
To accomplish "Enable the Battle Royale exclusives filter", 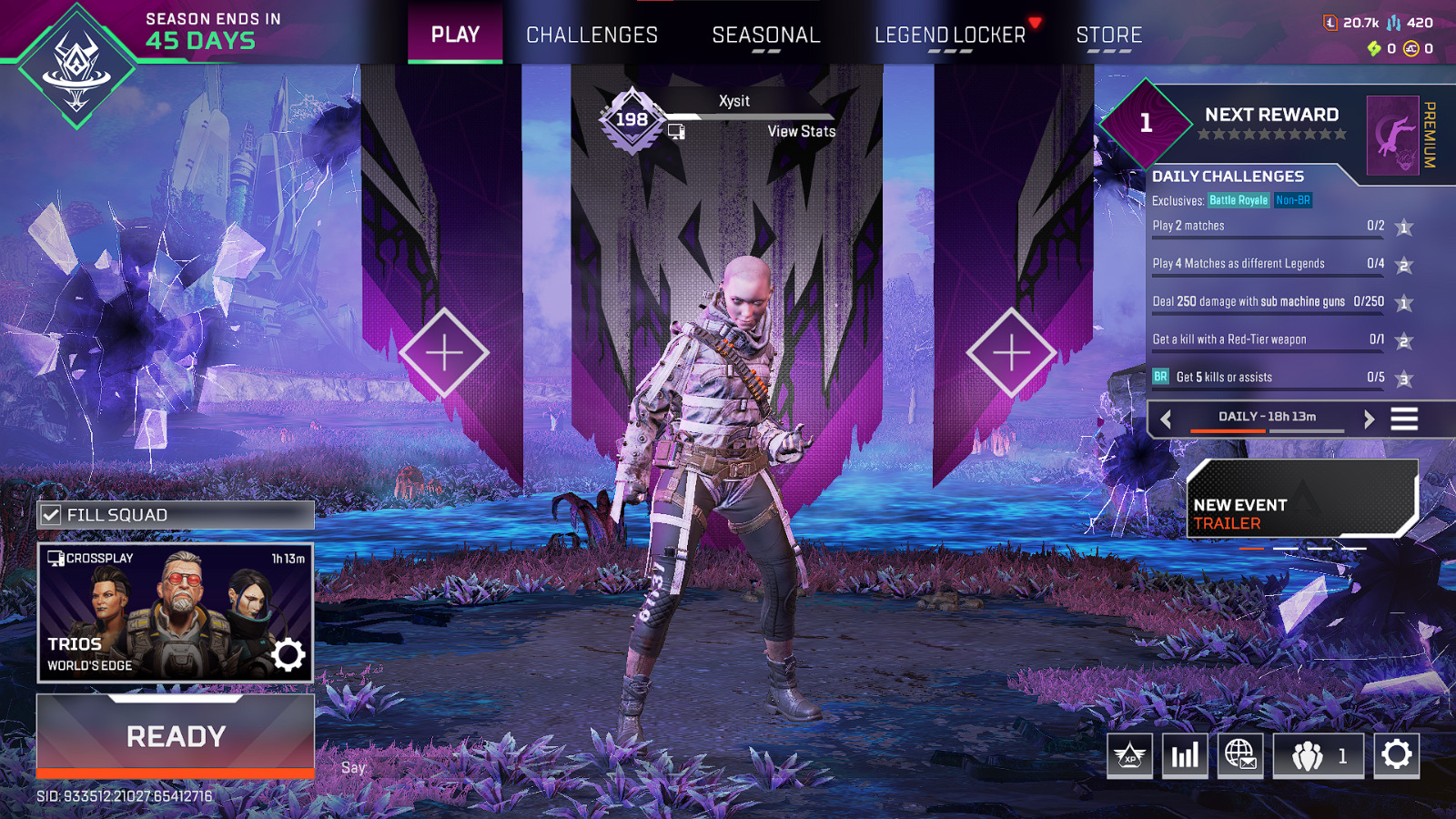I will (1239, 199).
